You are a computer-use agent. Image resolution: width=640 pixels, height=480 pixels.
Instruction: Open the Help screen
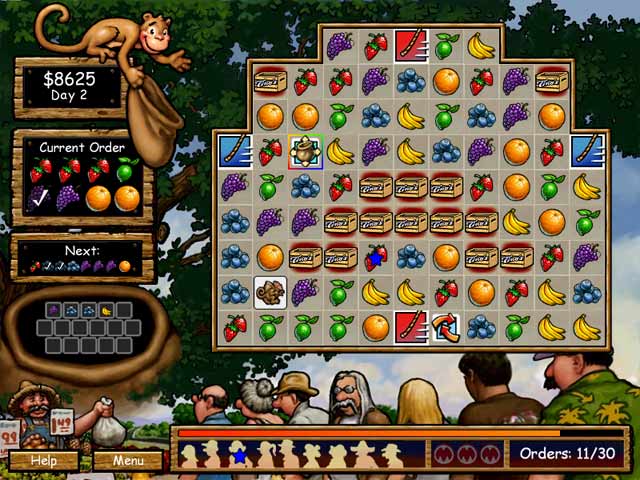(43, 461)
